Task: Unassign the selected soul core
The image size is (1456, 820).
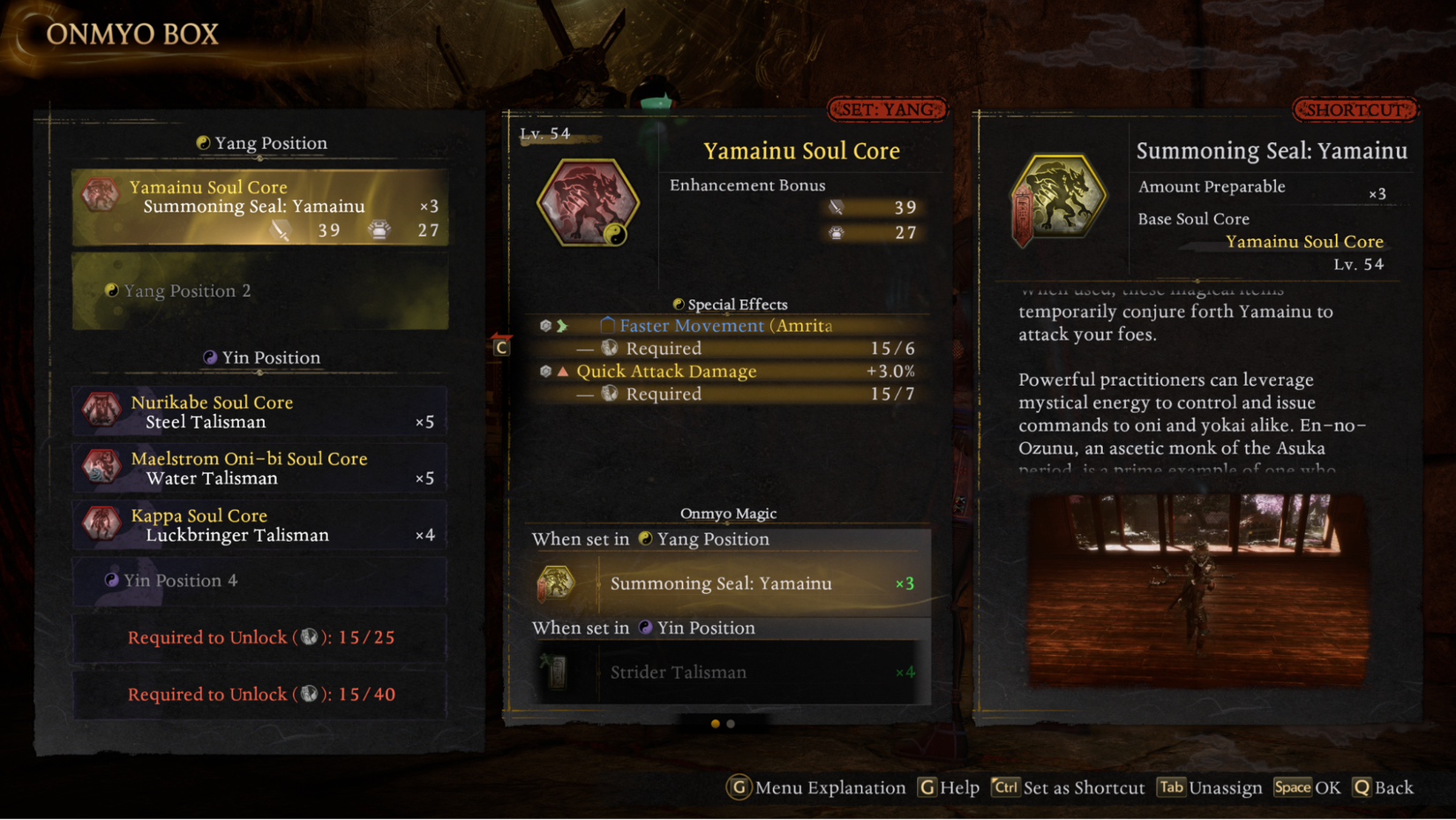Action: 1210,787
